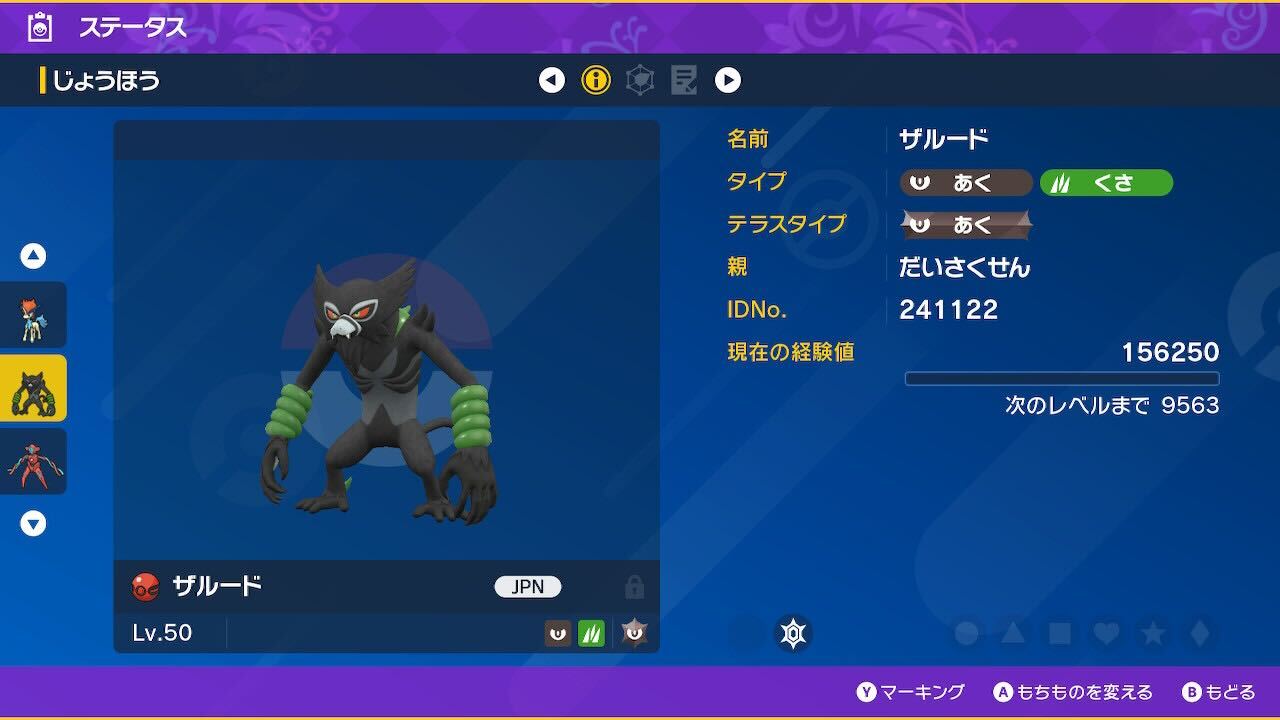Select the info (ⓘ) page icon
Viewport: 1280px width, 720px height.
tap(595, 80)
